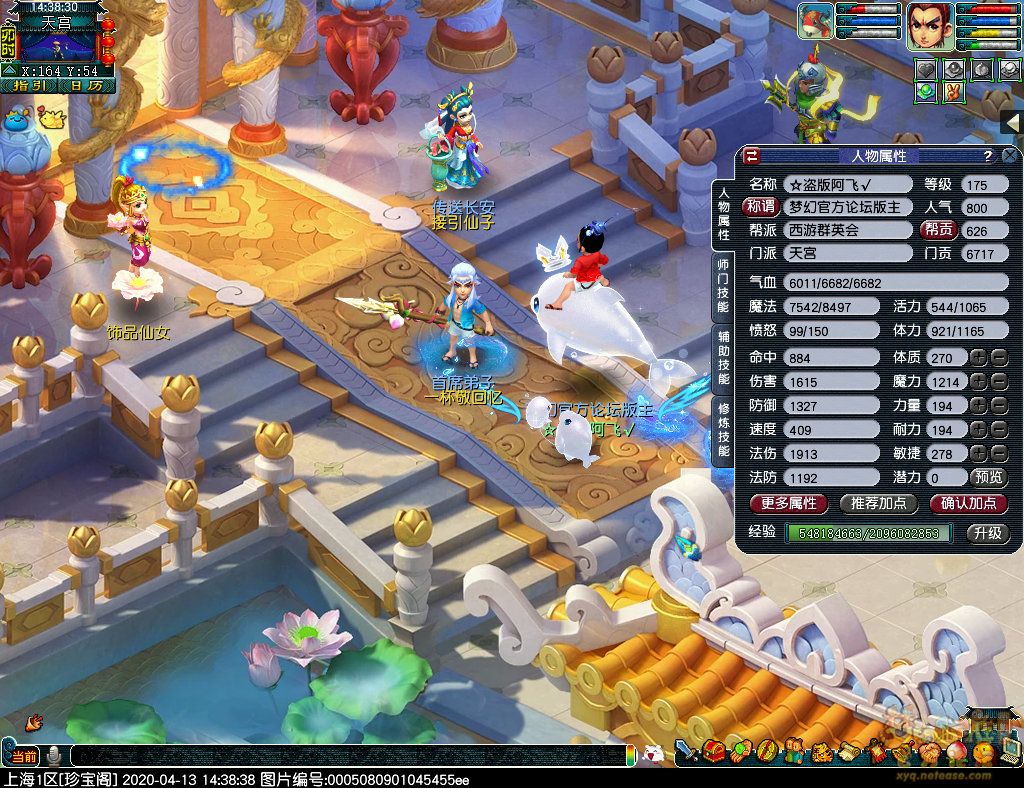The height and width of the screenshot is (788, 1024).
Task: Confirm points with 确认加点
Action: tap(968, 503)
